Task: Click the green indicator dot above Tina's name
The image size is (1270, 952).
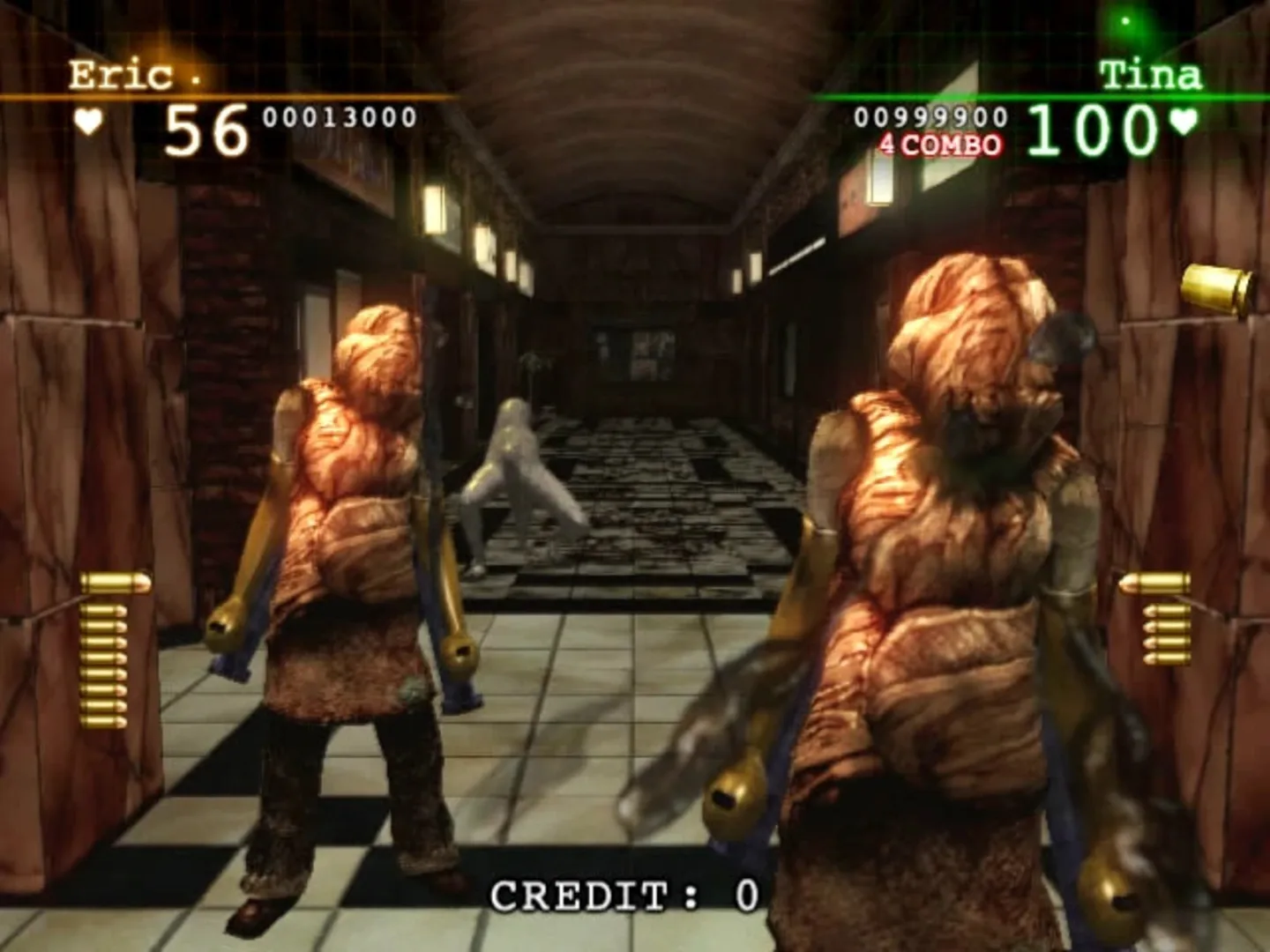Action: pyautogui.click(x=1124, y=20)
